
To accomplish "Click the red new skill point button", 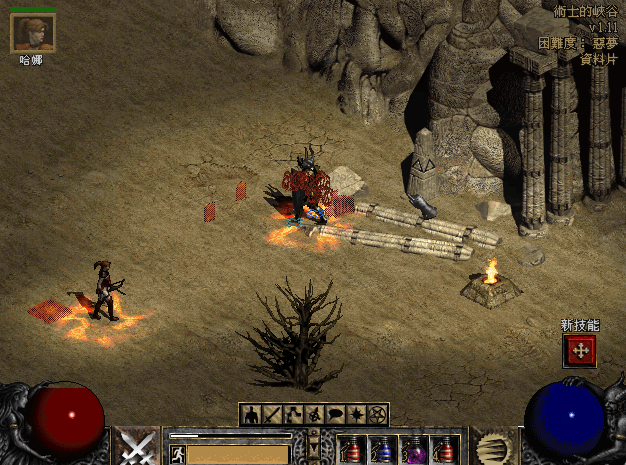I will [580, 350].
